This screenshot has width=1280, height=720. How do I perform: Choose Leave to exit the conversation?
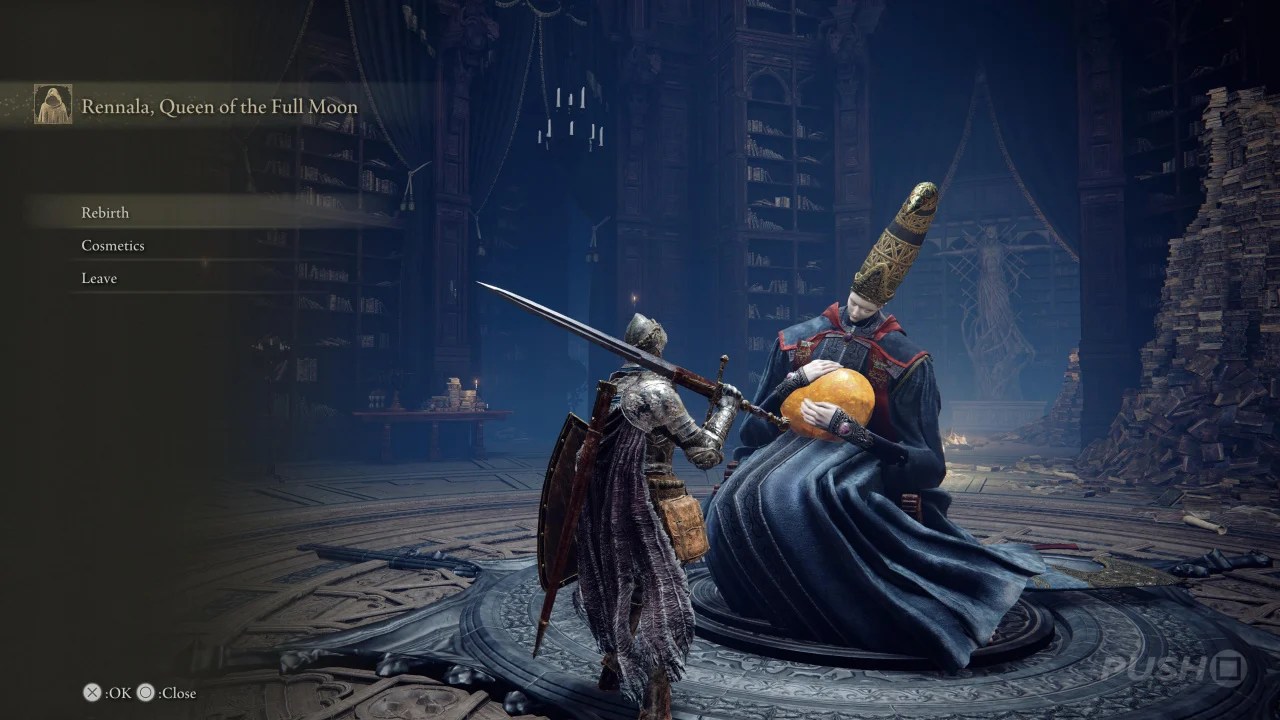click(x=97, y=278)
